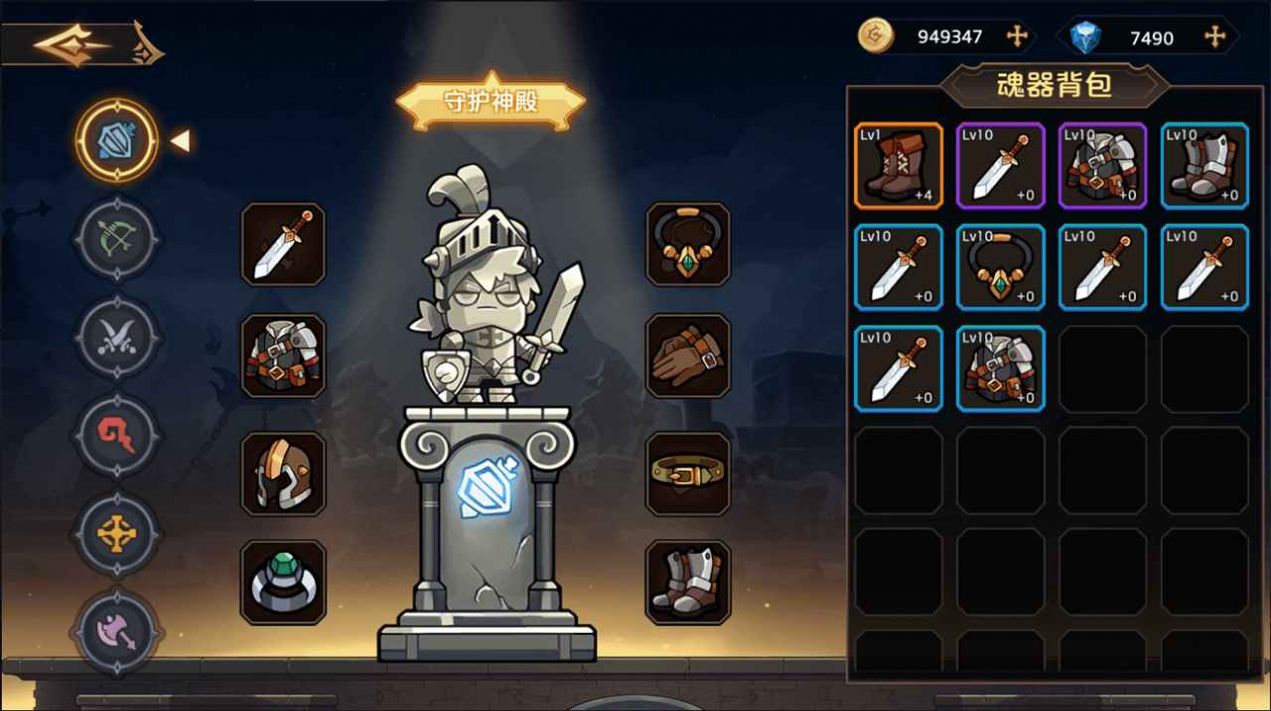Switch to the bow and arrow class tab
Viewport: 1271px width, 711px height.
point(116,239)
